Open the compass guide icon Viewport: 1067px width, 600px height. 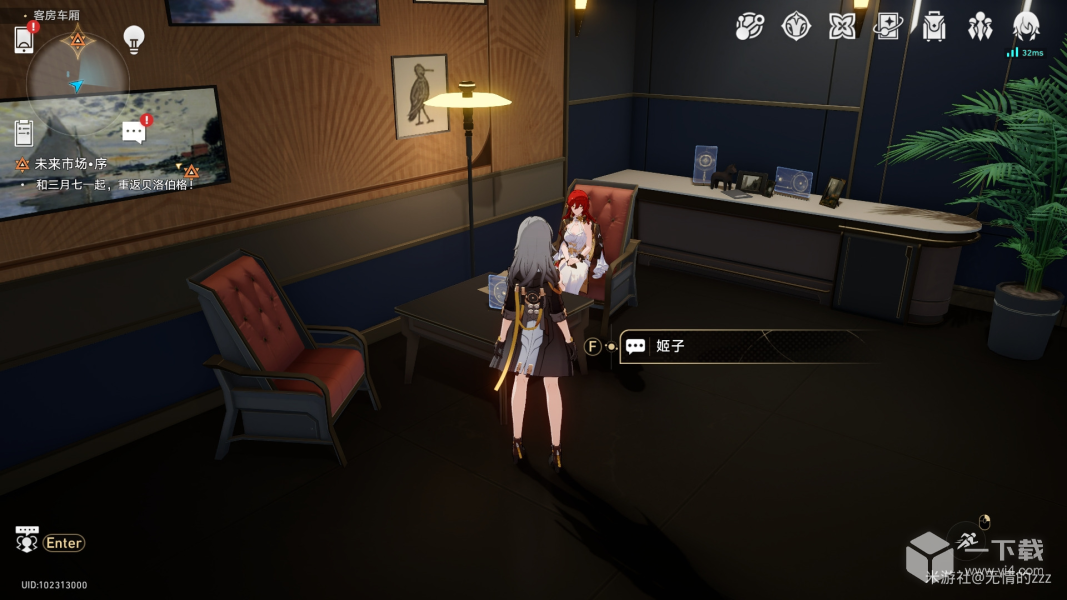[x=795, y=27]
